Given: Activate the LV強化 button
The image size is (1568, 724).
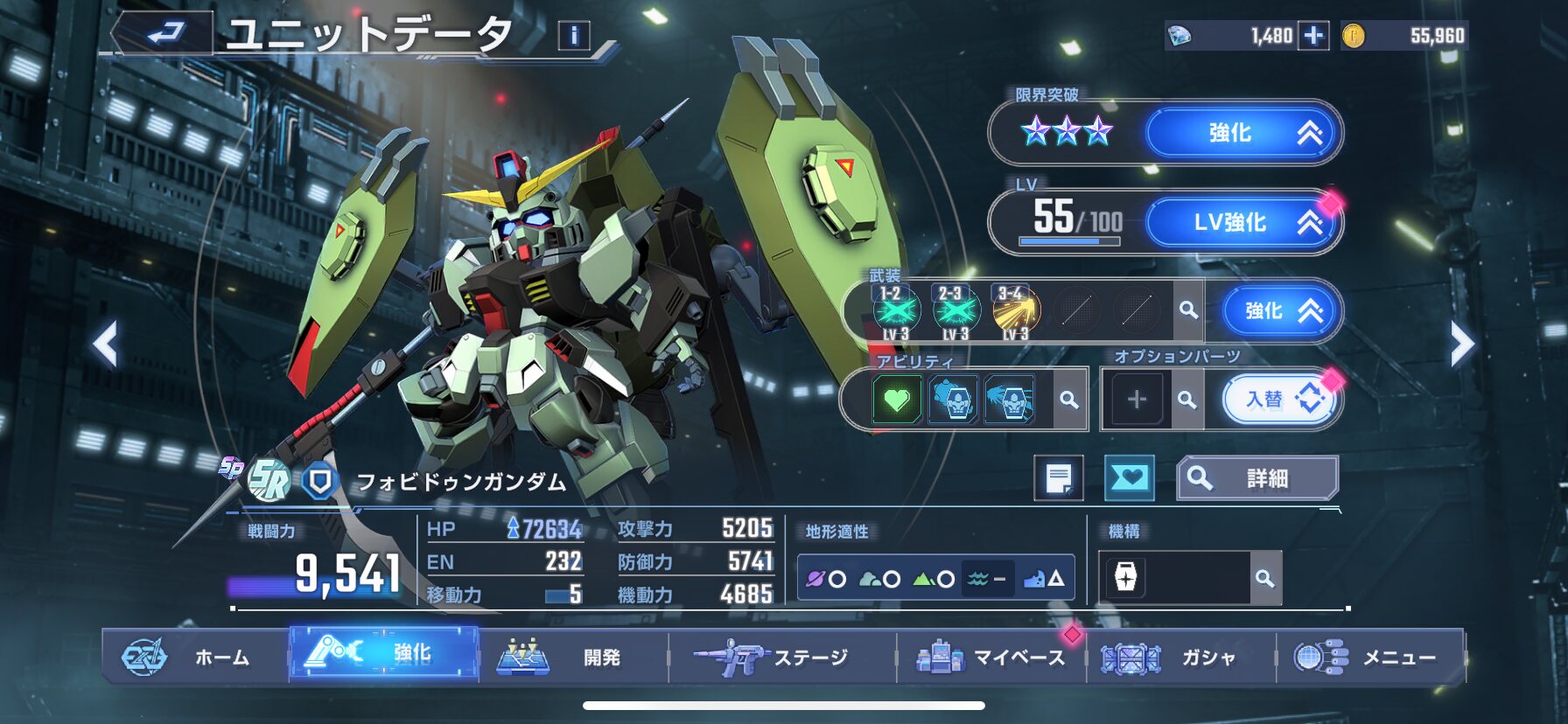Looking at the screenshot, I should pos(1242,223).
